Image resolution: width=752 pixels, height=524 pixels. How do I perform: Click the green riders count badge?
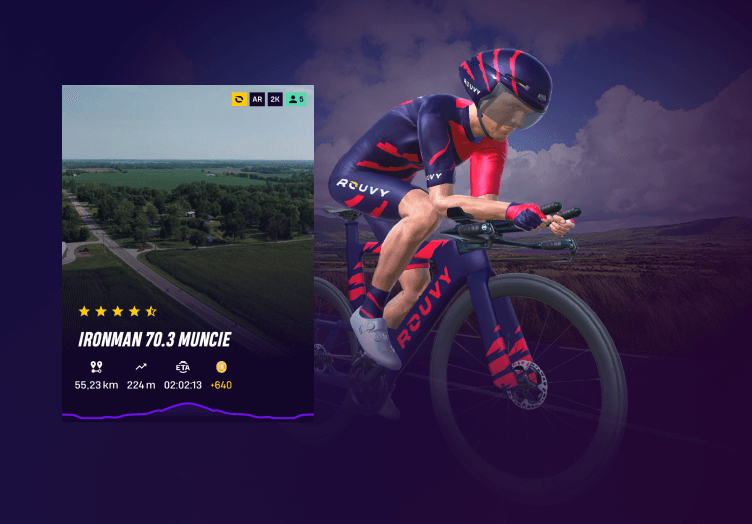pyautogui.click(x=296, y=99)
